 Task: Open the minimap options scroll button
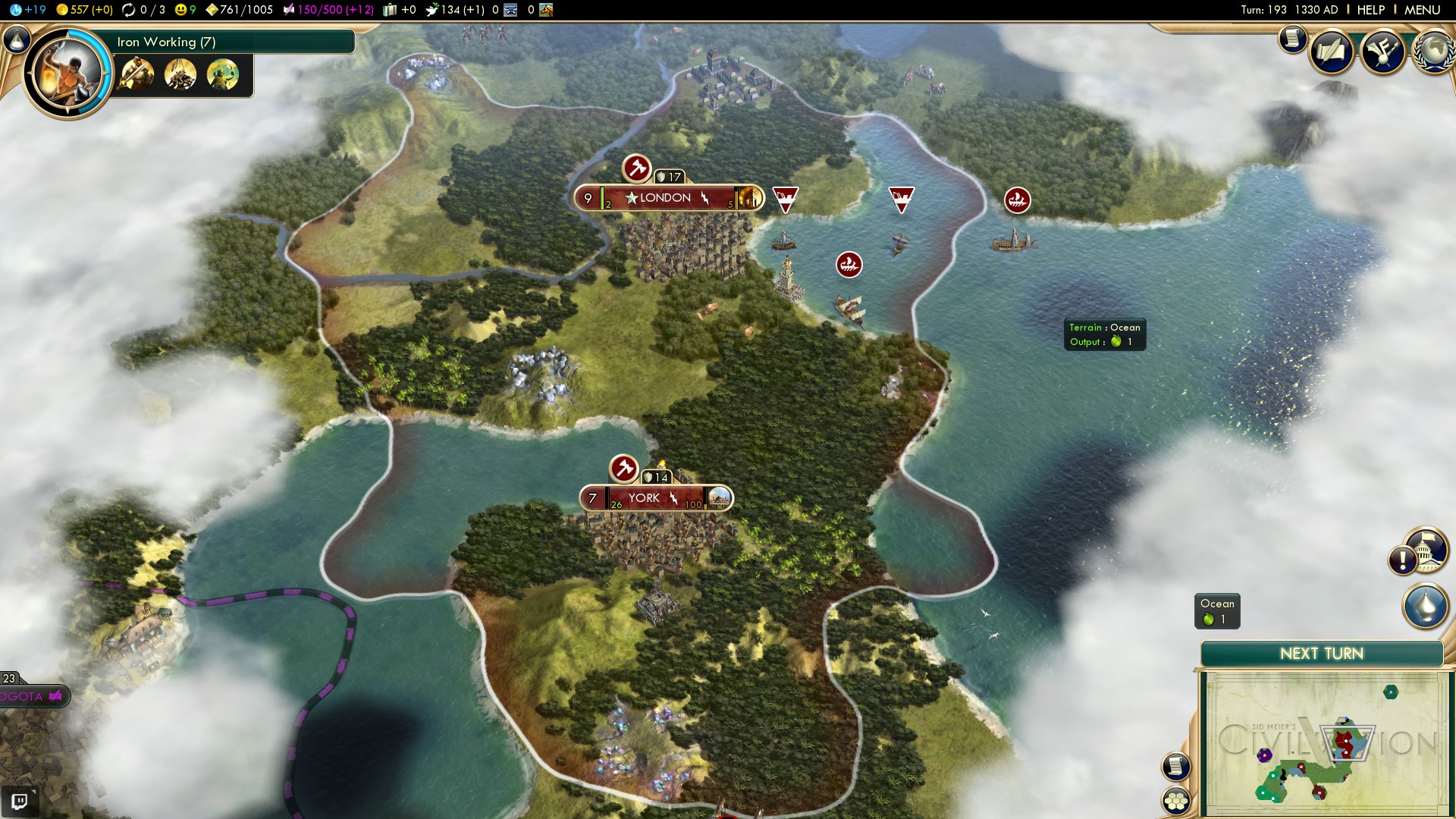[1175, 766]
